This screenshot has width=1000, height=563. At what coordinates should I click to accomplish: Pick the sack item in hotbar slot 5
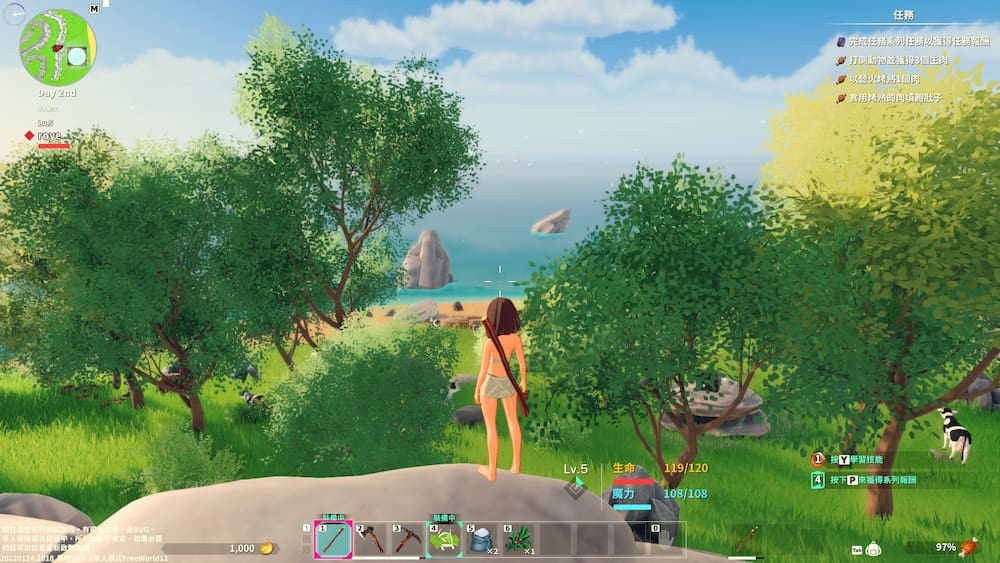481,541
